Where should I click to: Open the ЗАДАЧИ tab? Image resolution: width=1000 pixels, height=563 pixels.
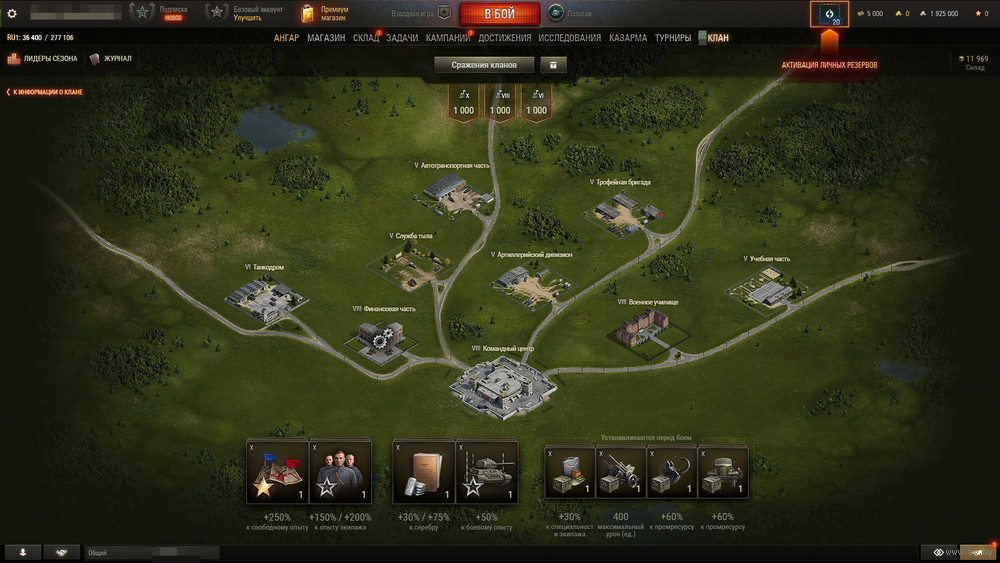[402, 38]
